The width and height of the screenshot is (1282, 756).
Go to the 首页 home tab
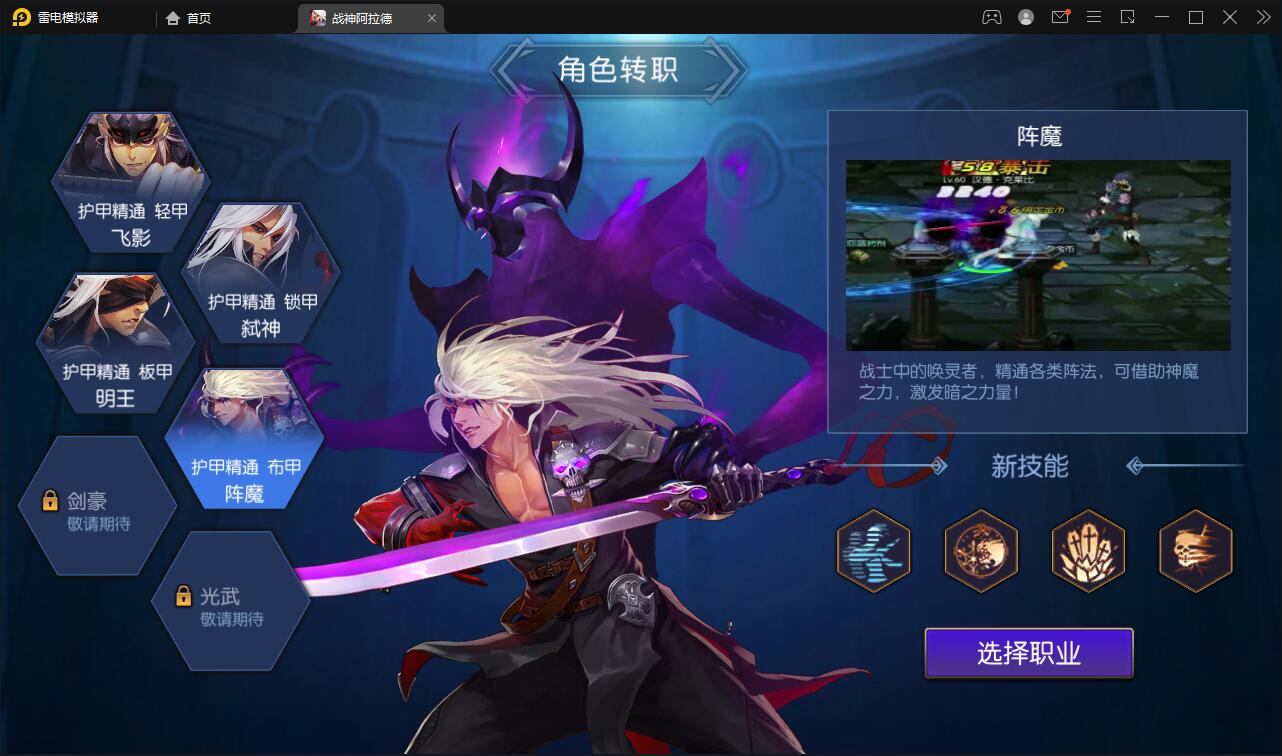coord(190,17)
